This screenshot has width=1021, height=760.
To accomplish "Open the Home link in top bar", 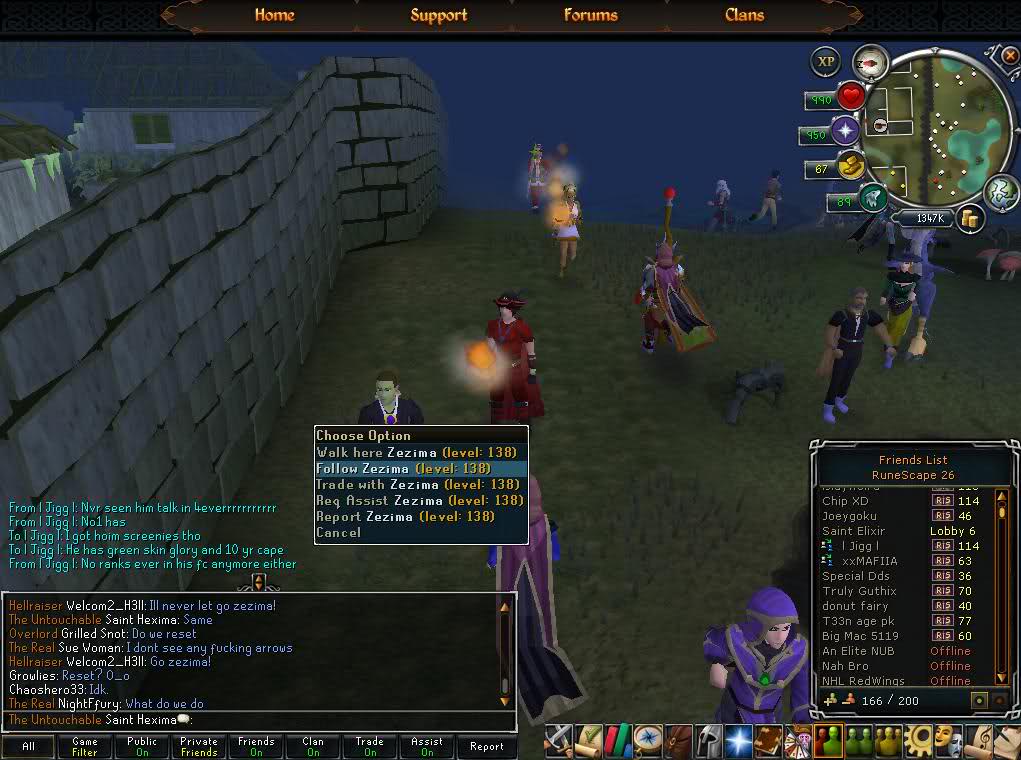I will point(274,15).
